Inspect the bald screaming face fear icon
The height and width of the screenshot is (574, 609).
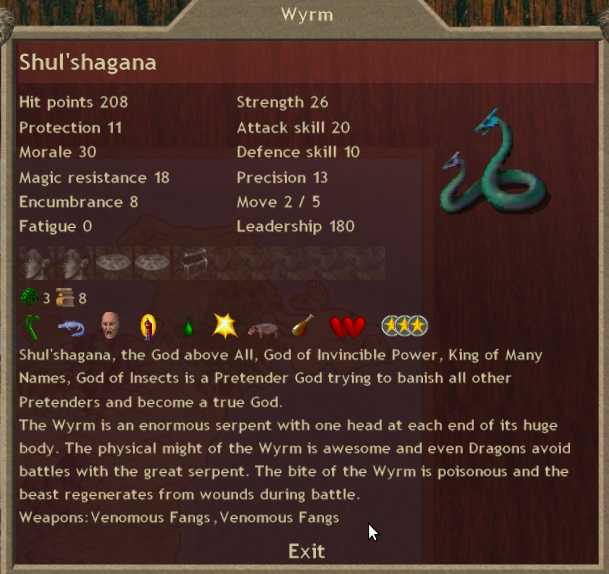click(x=110, y=326)
